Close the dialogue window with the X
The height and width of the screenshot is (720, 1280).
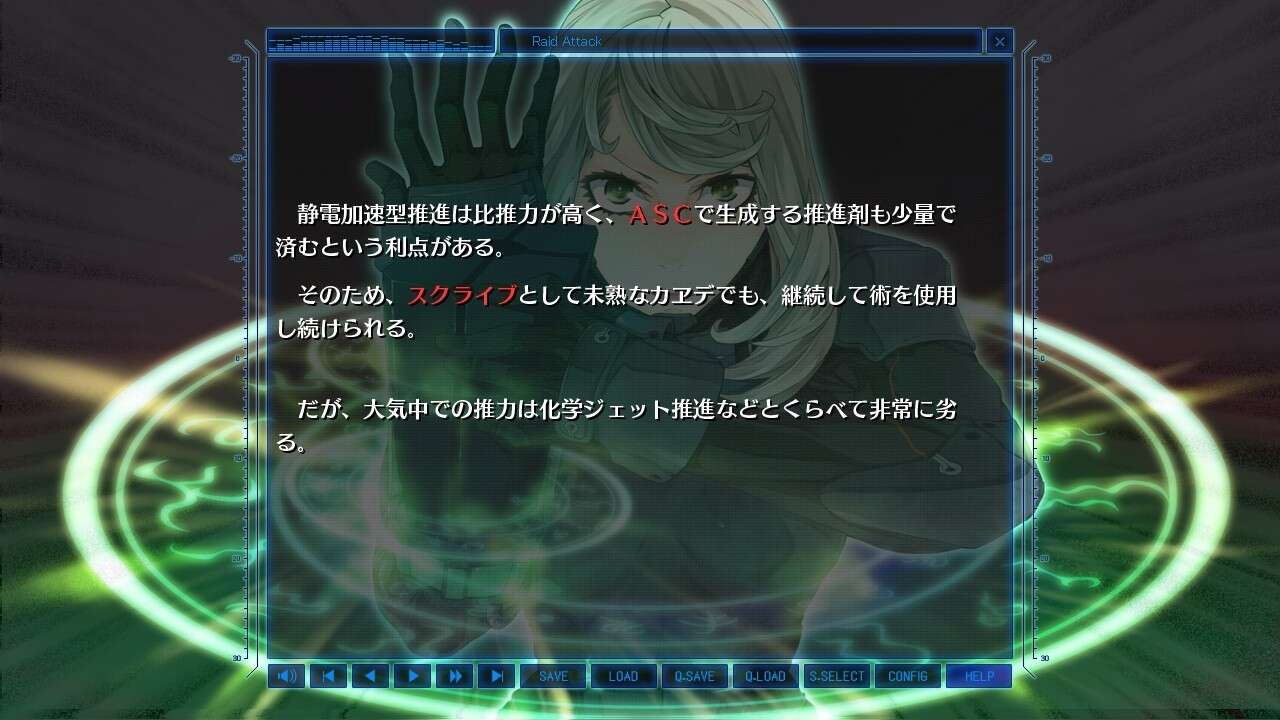click(999, 41)
